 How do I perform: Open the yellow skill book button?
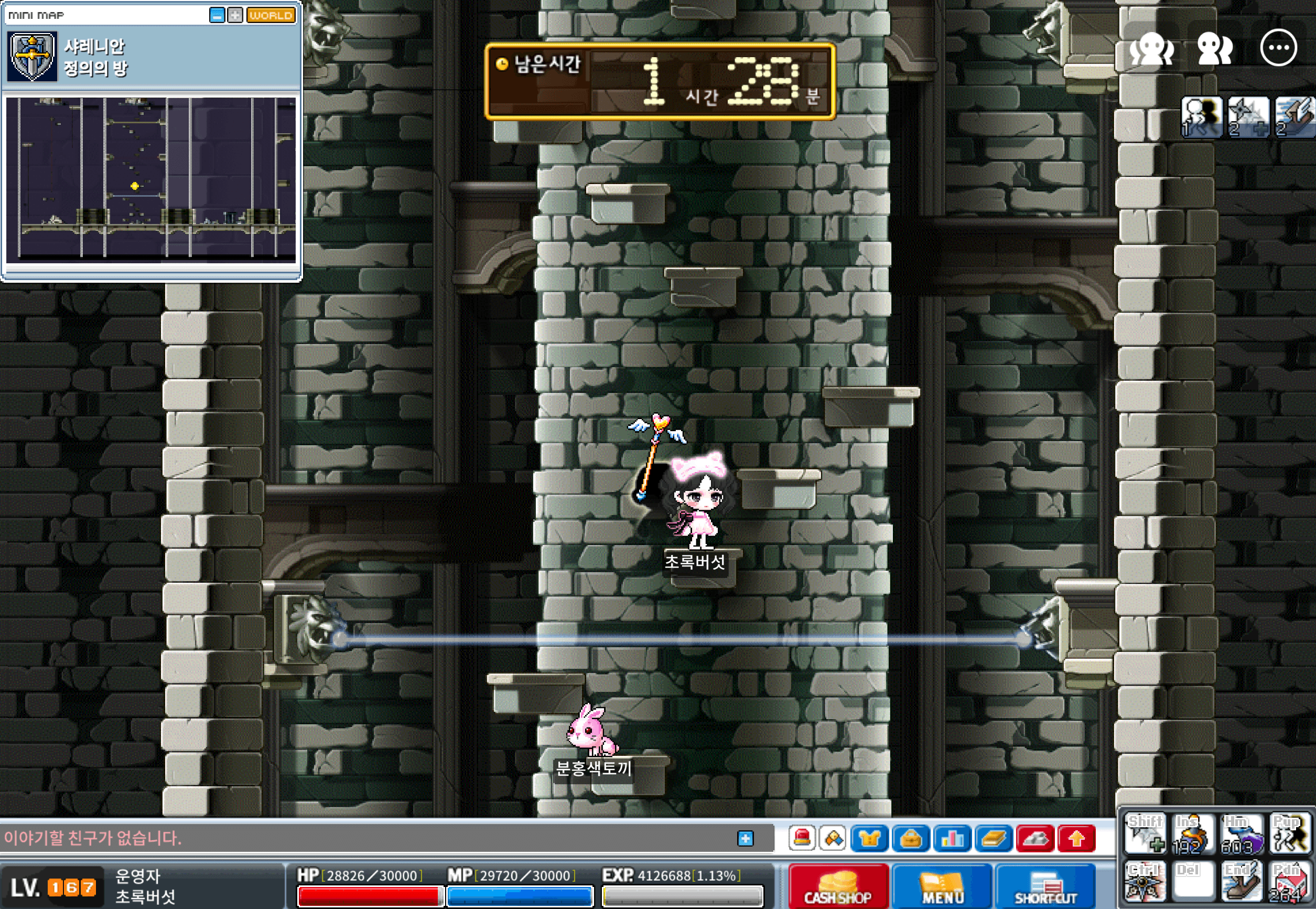993,838
